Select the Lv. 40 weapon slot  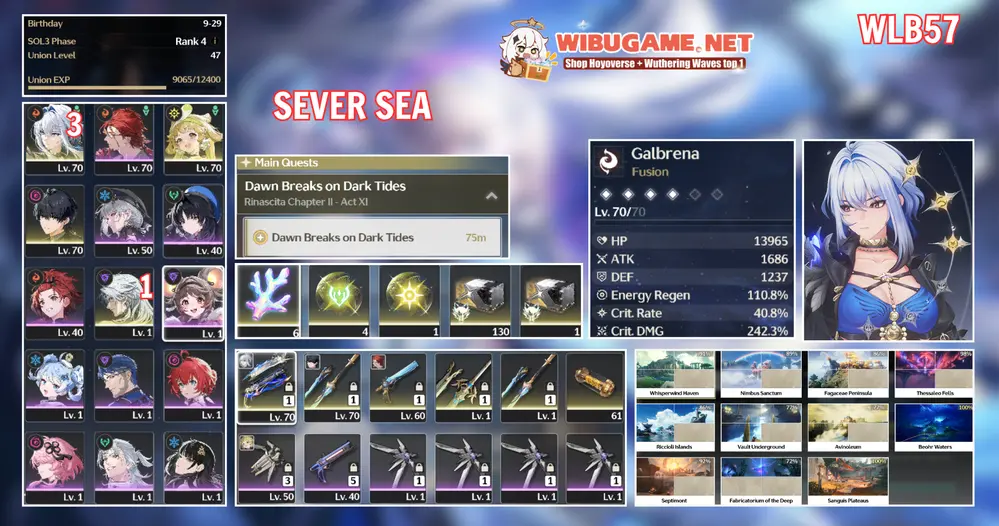point(332,468)
